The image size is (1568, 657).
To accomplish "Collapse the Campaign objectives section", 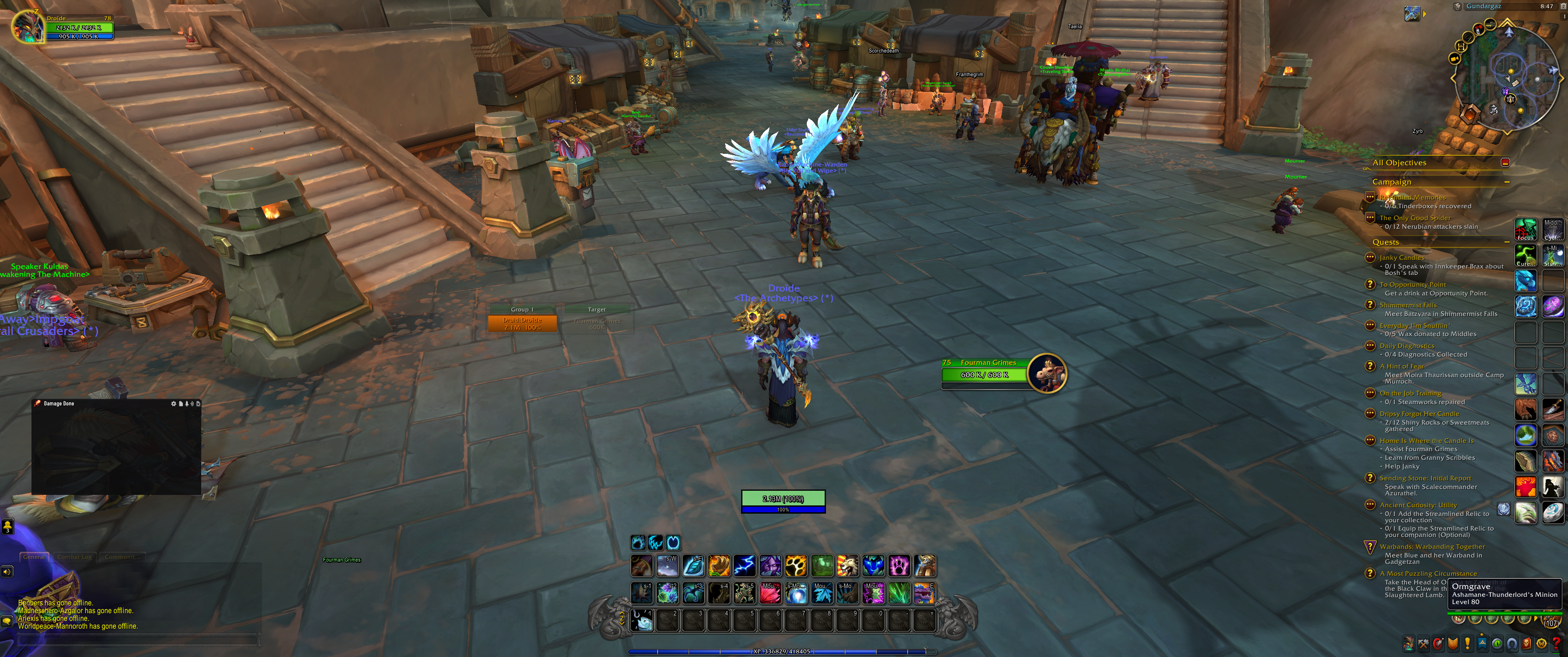I will pyautogui.click(x=1506, y=182).
